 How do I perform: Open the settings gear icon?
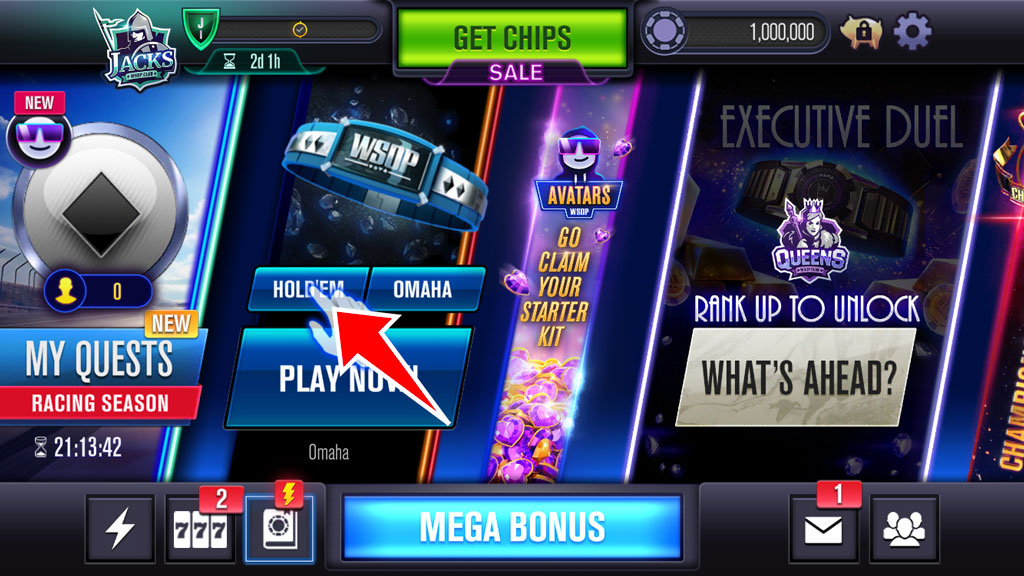pos(911,33)
